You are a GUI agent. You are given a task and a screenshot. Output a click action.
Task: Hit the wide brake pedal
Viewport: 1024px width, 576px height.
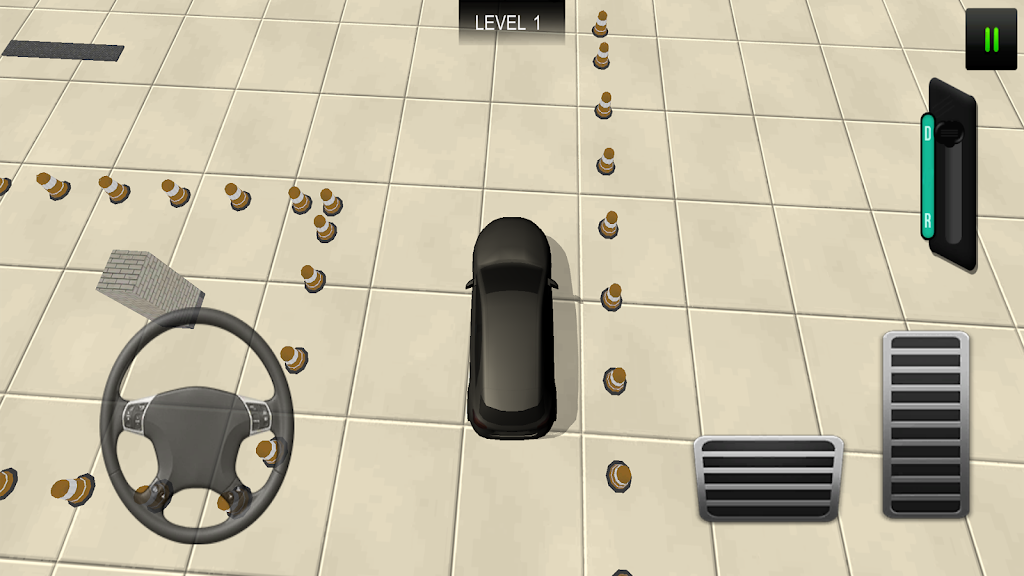[768, 478]
